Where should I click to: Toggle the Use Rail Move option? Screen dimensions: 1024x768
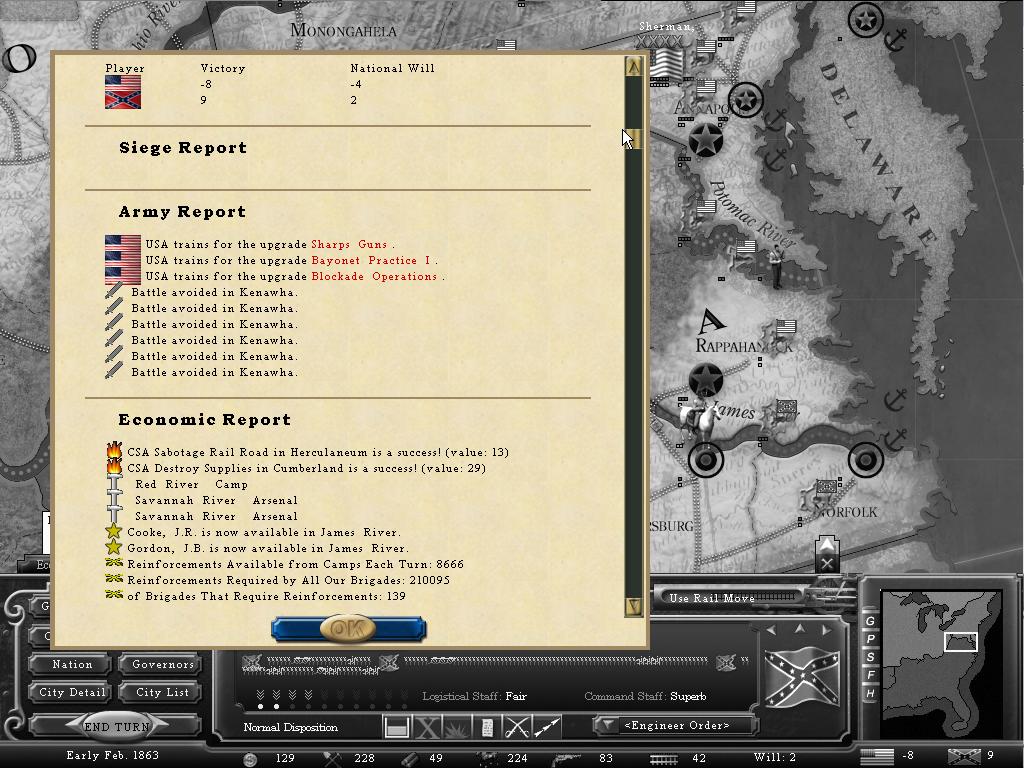712,598
